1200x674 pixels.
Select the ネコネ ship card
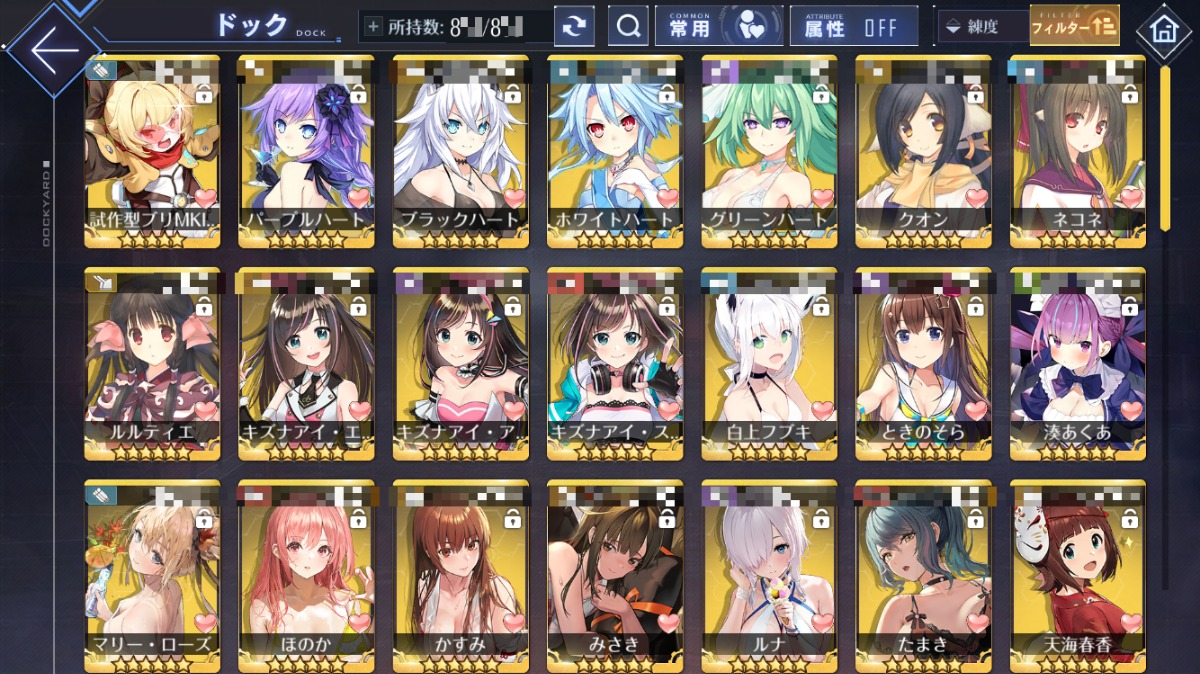1077,150
